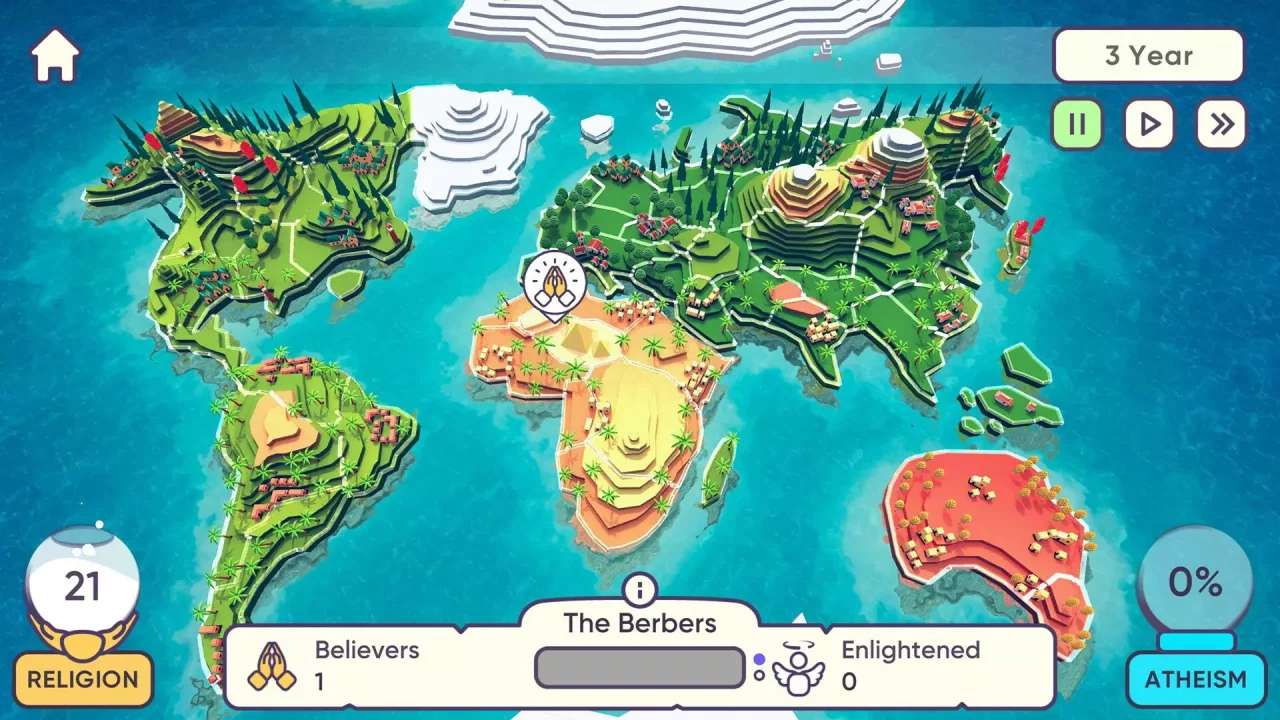The width and height of the screenshot is (1280, 720).
Task: Select the title text The Berbers
Action: coord(640,623)
